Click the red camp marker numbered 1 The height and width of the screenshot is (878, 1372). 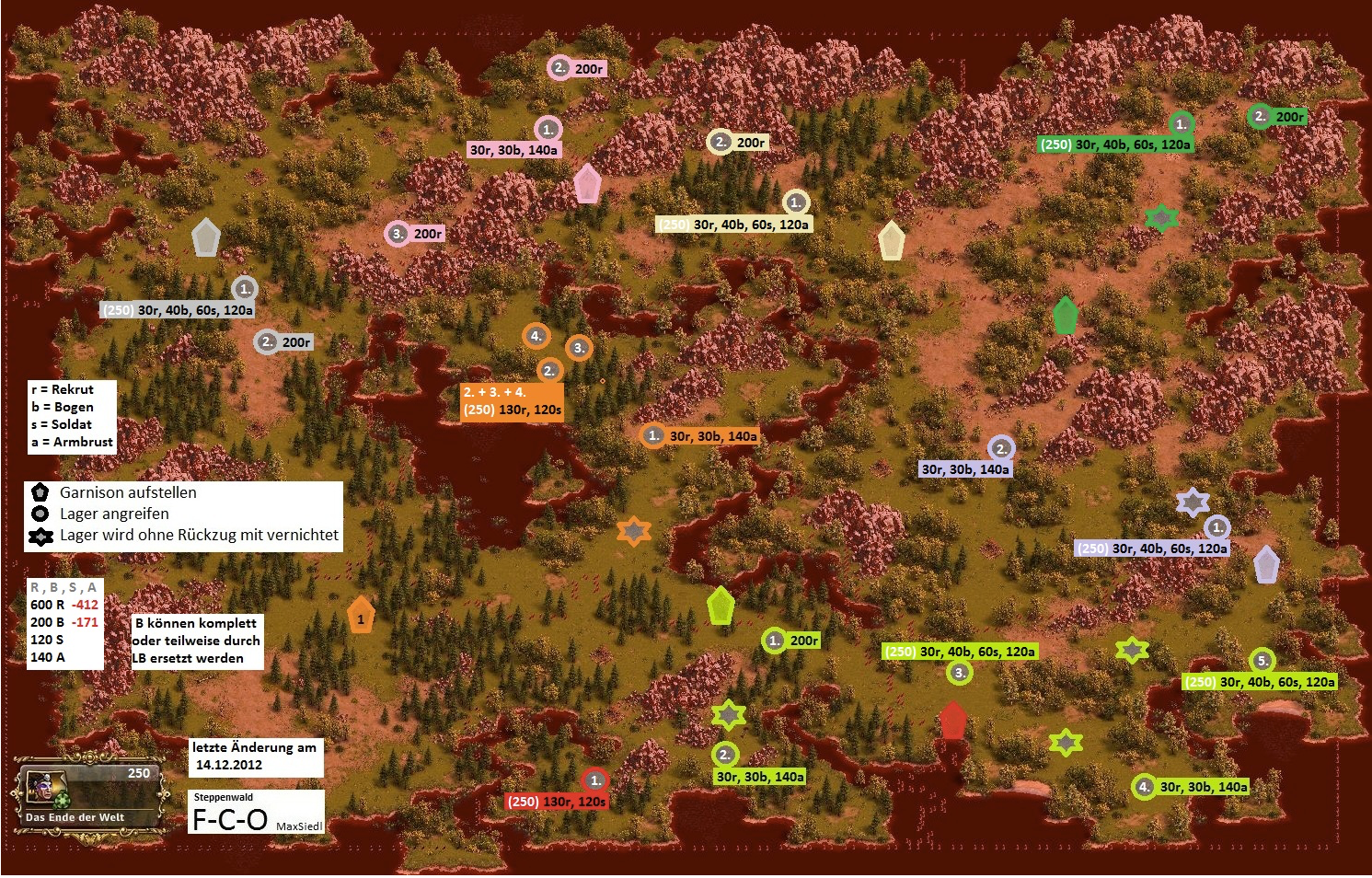pyautogui.click(x=594, y=780)
